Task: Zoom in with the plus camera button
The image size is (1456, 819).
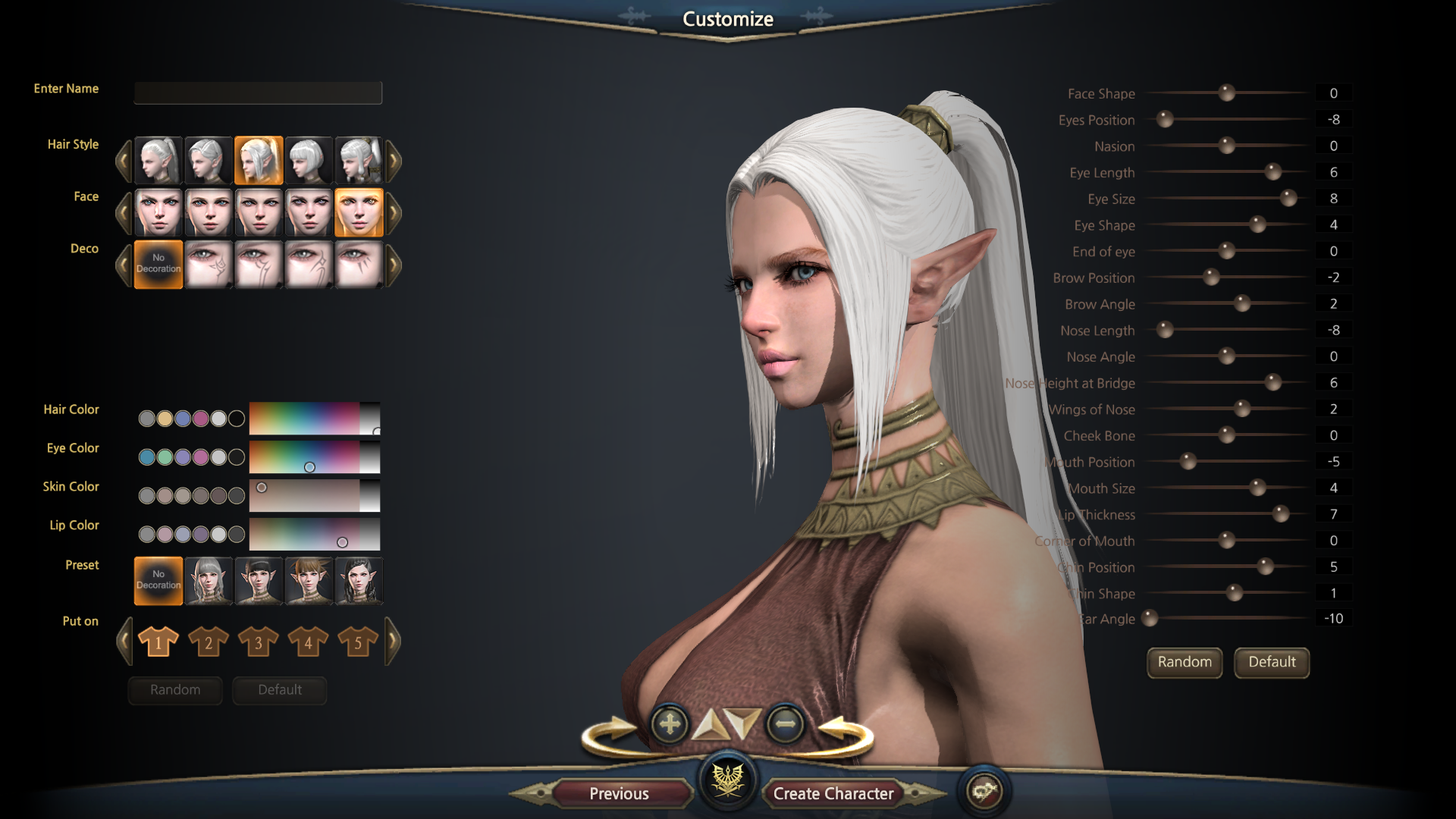Action: (670, 724)
